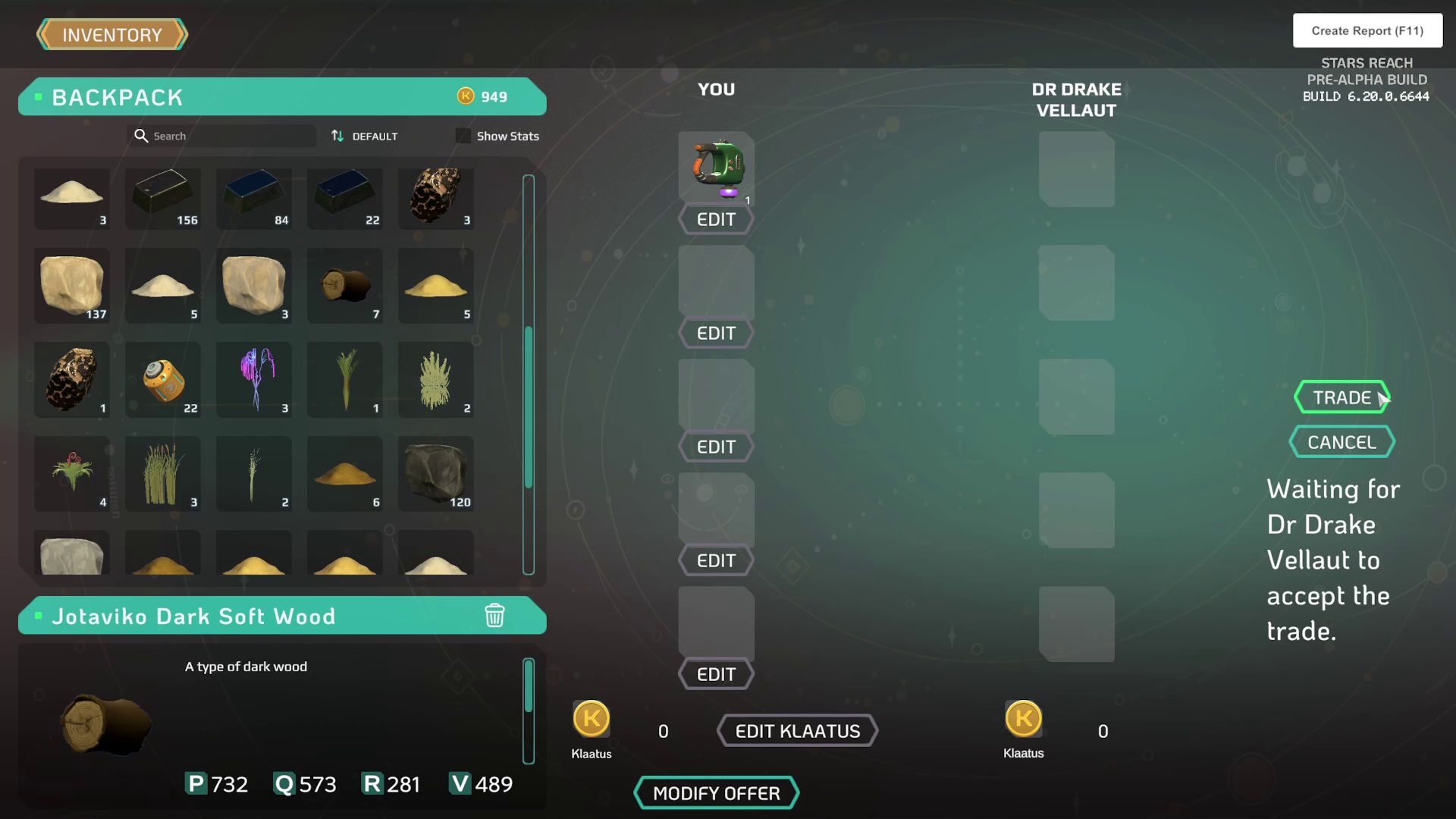Cancel the trade with Dr Drake Vellaut
1456x819 pixels.
(x=1341, y=442)
